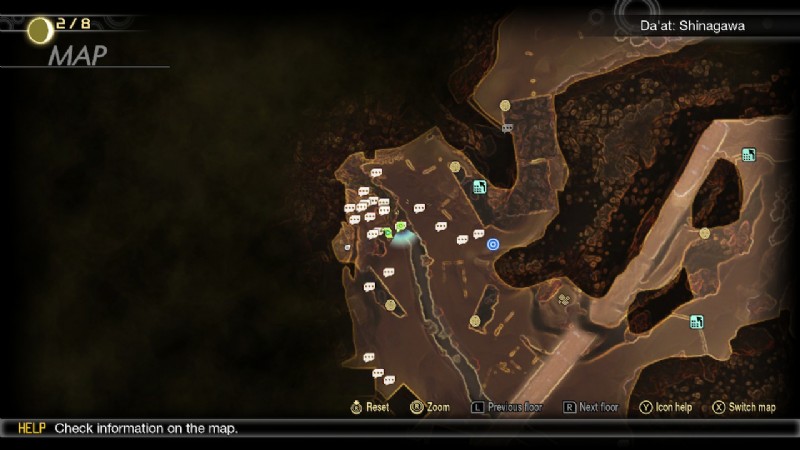
Task: Select teal building marker nearest the blue objective
Action: [479, 187]
